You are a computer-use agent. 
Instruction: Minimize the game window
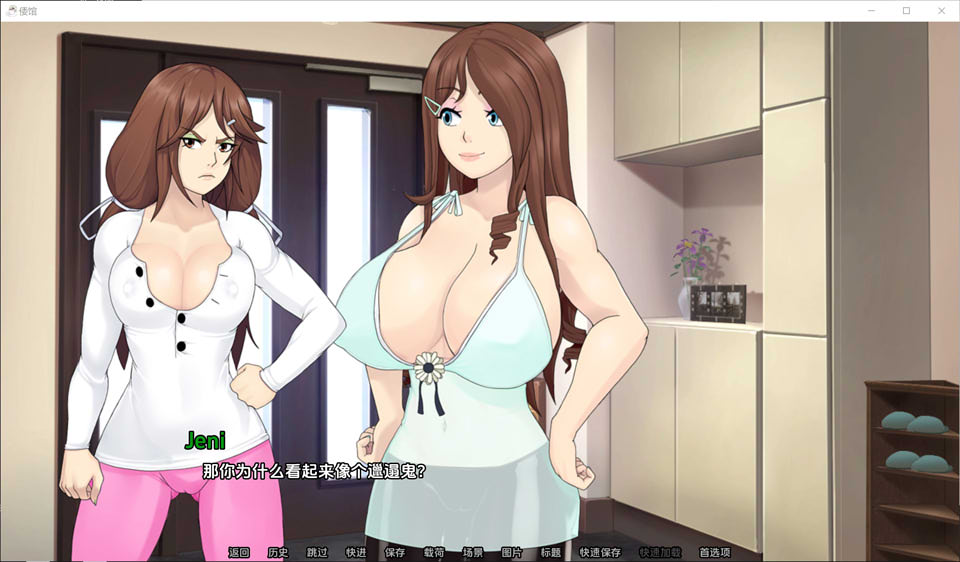872,10
